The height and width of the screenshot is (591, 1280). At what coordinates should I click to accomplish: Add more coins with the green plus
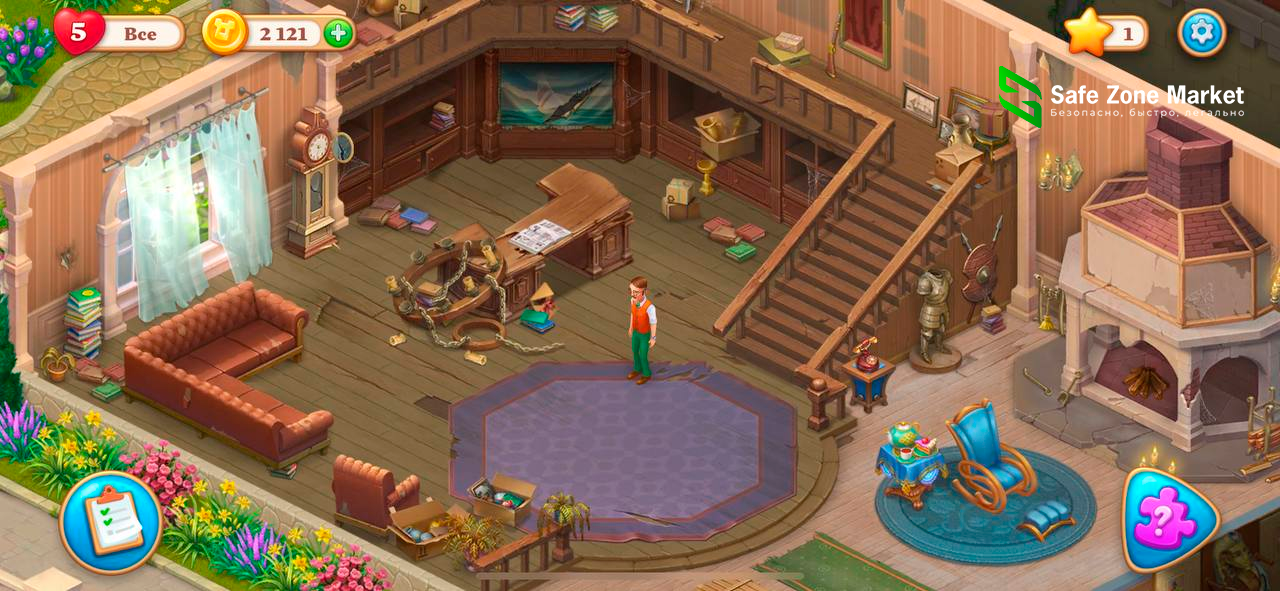tap(339, 33)
